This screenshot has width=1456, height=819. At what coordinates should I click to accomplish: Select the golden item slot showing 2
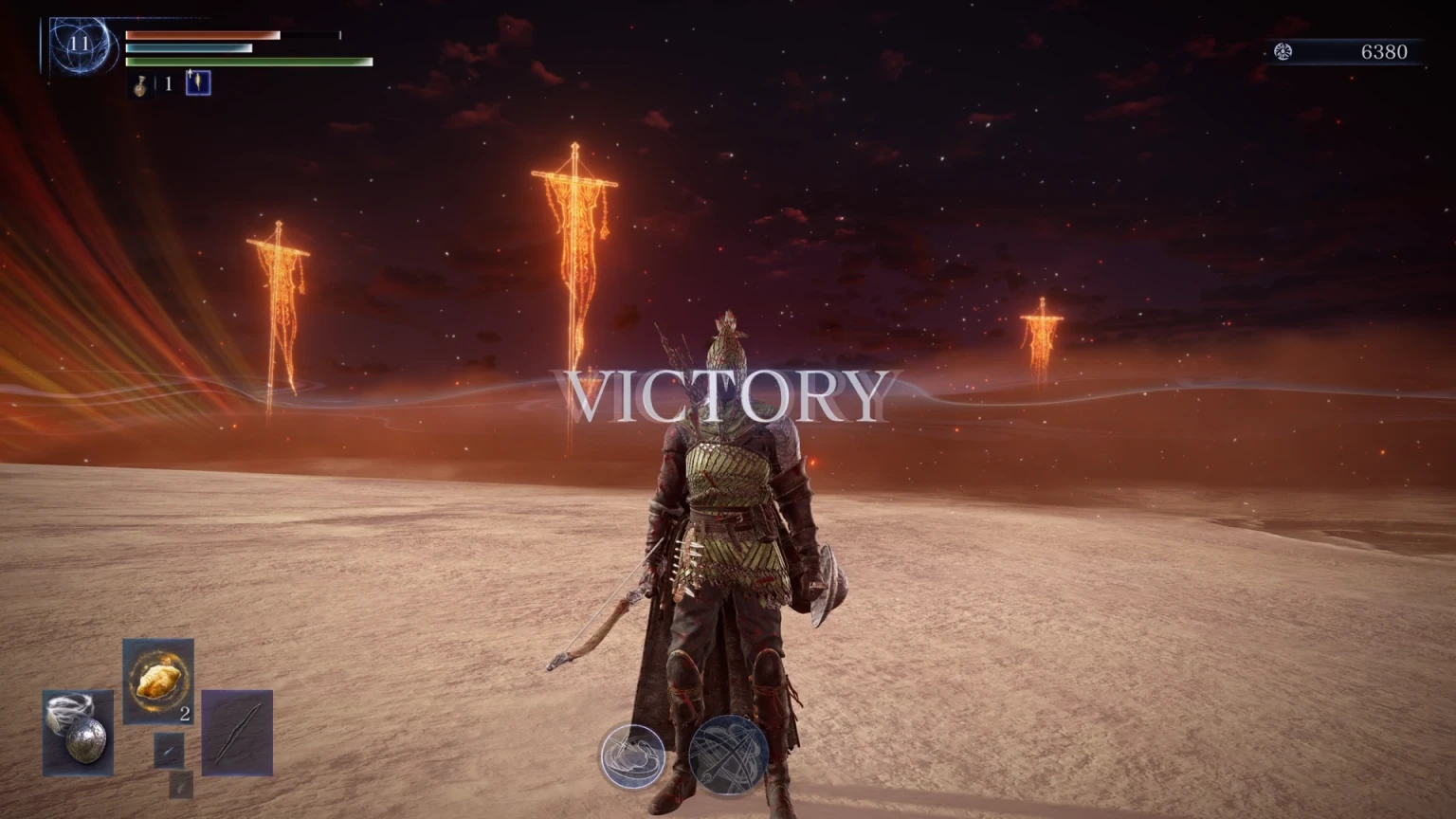[158, 681]
